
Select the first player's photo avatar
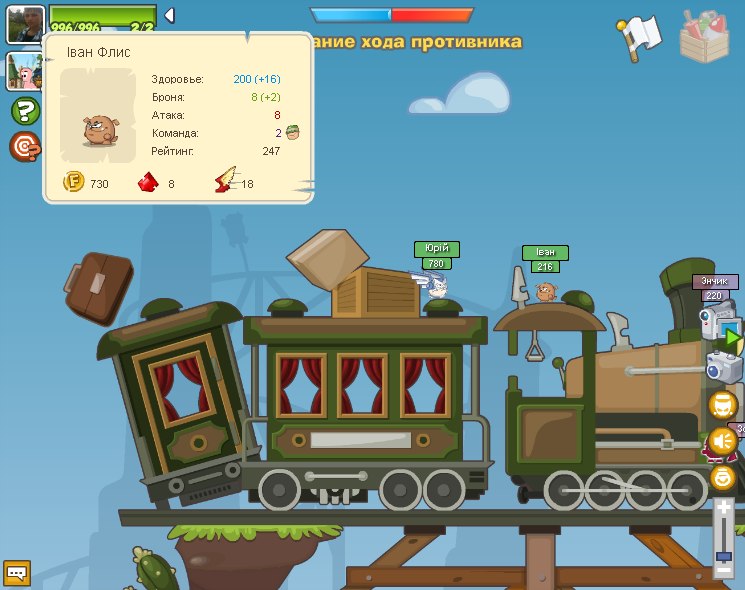(24, 23)
